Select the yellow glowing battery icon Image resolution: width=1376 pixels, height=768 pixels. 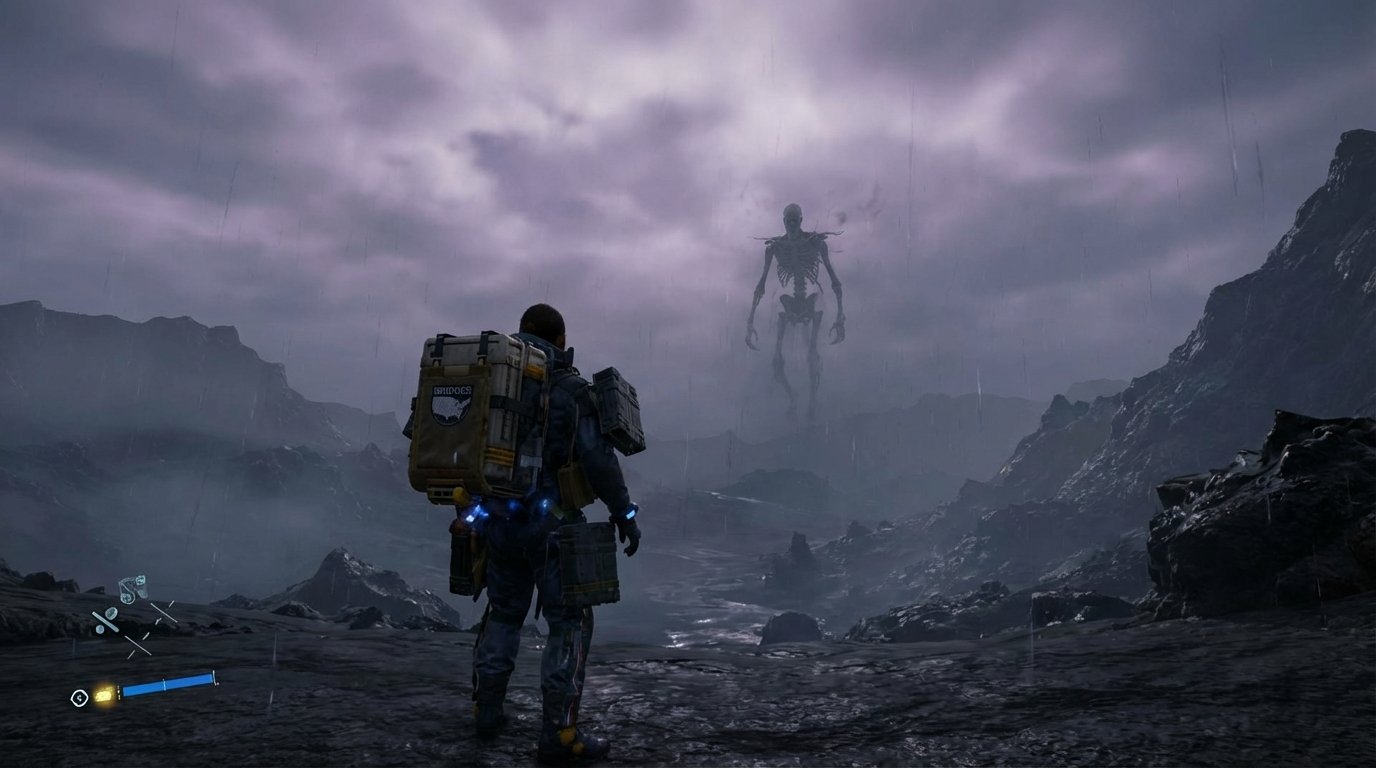(x=103, y=694)
